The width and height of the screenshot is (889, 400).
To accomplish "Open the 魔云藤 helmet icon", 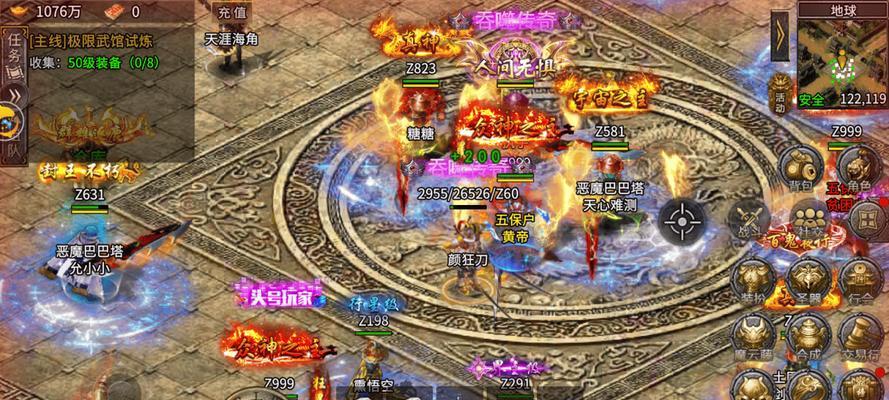I will point(752,331).
